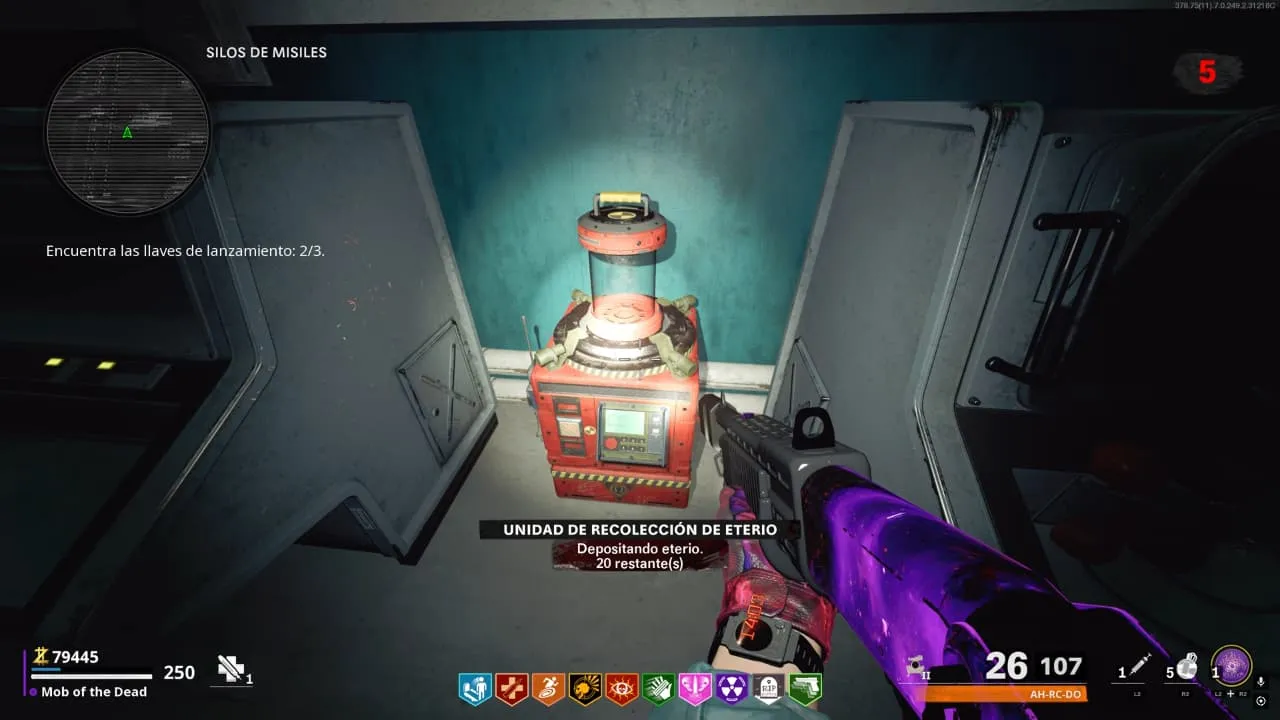Viewport: 1280px width, 720px height.
Task: Click the green hand Speed Cola perk icon
Action: coord(659,688)
